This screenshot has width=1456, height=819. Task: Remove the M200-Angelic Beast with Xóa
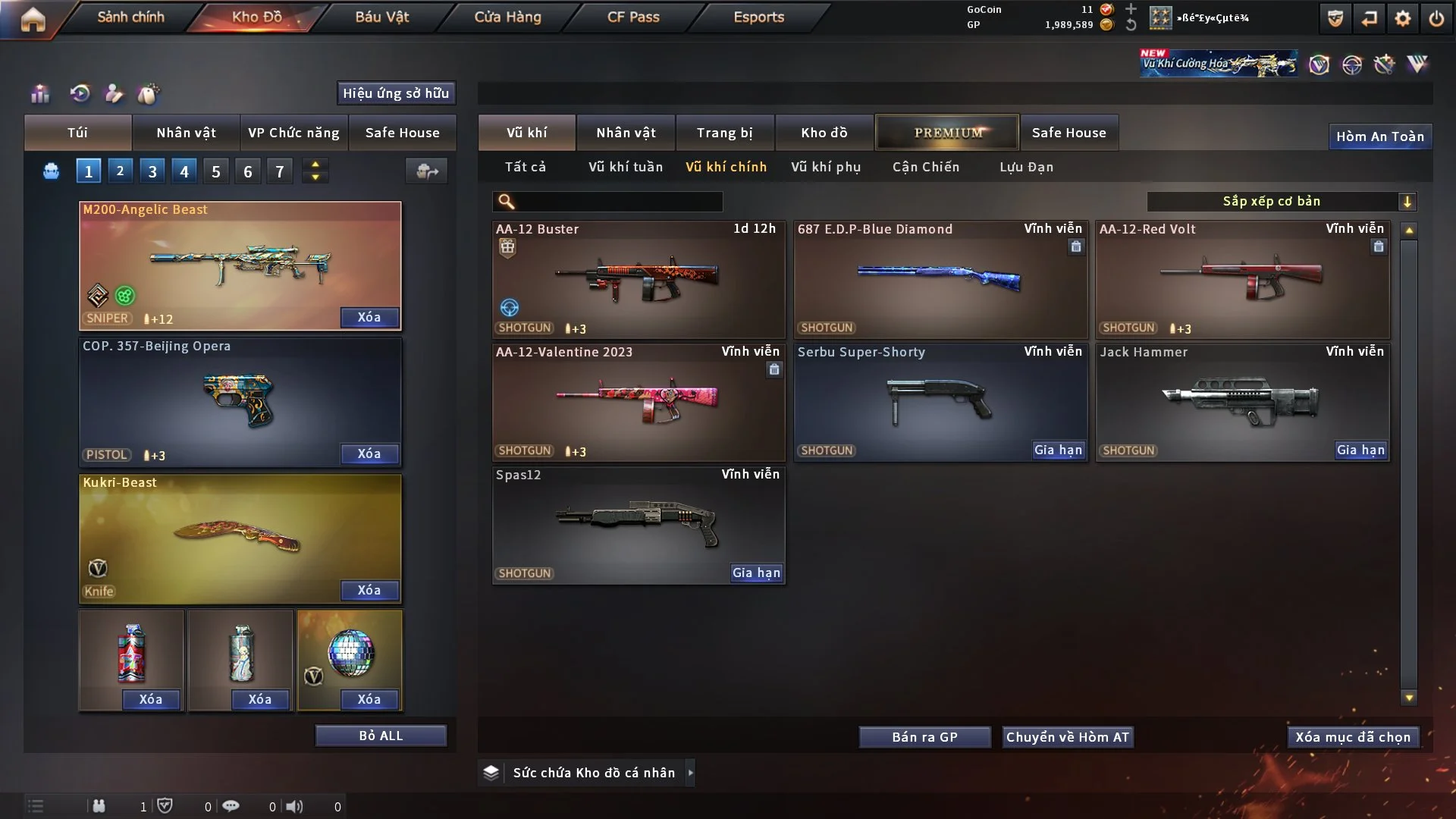[x=369, y=317]
